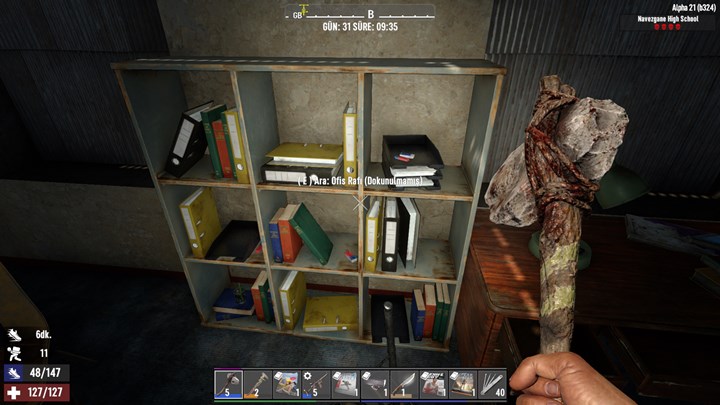Pick the hotbar stack of 40 items
This screenshot has width=720, height=405.
[491, 383]
